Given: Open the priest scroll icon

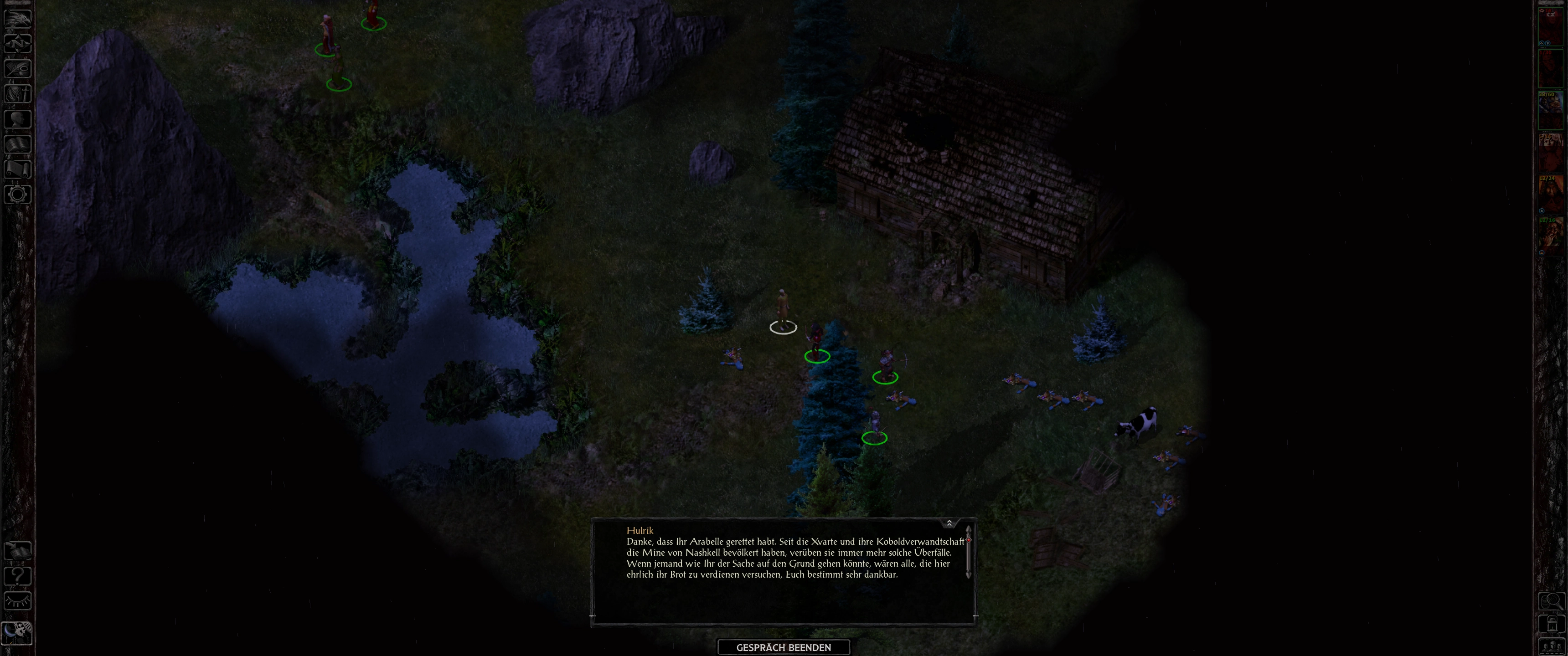Looking at the screenshot, I should 18,169.
